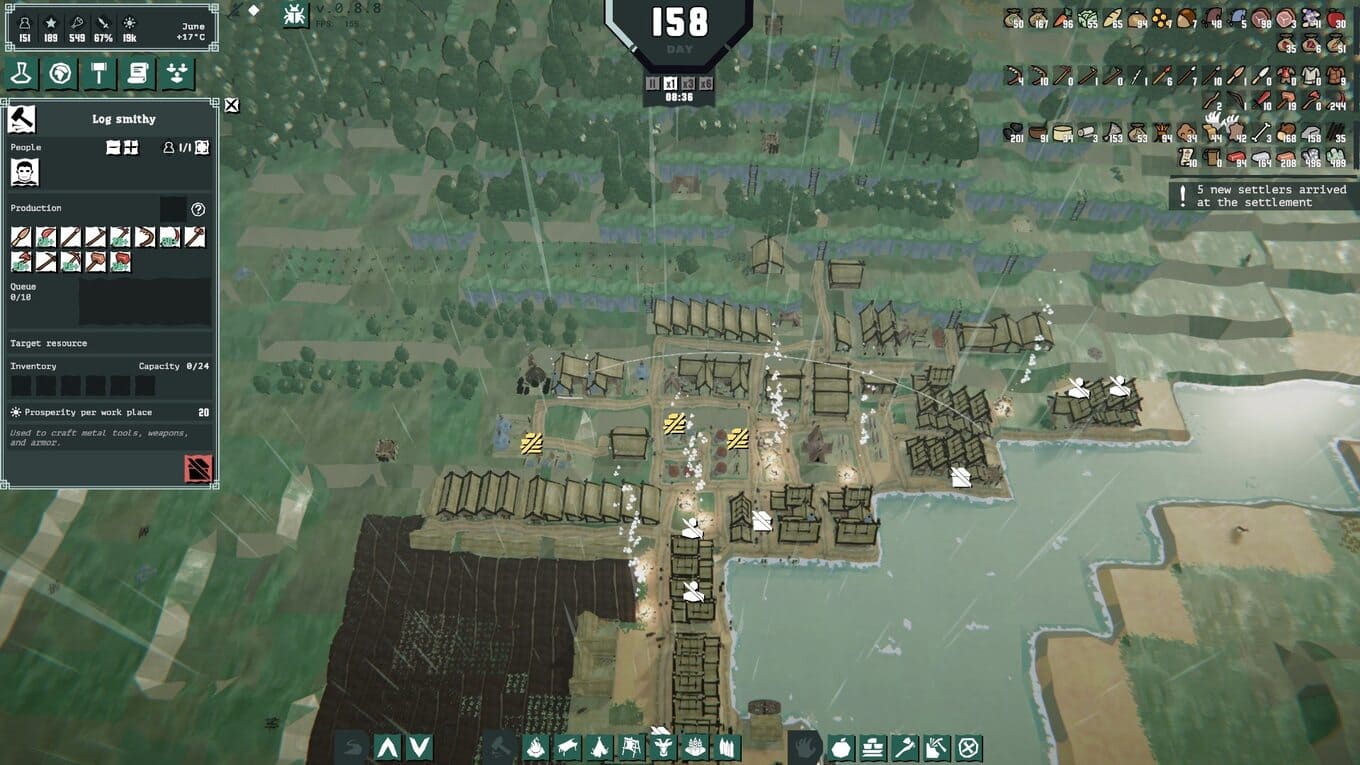The image size is (1360, 765).
Task: Open the production help question mark
Action: coord(198,209)
